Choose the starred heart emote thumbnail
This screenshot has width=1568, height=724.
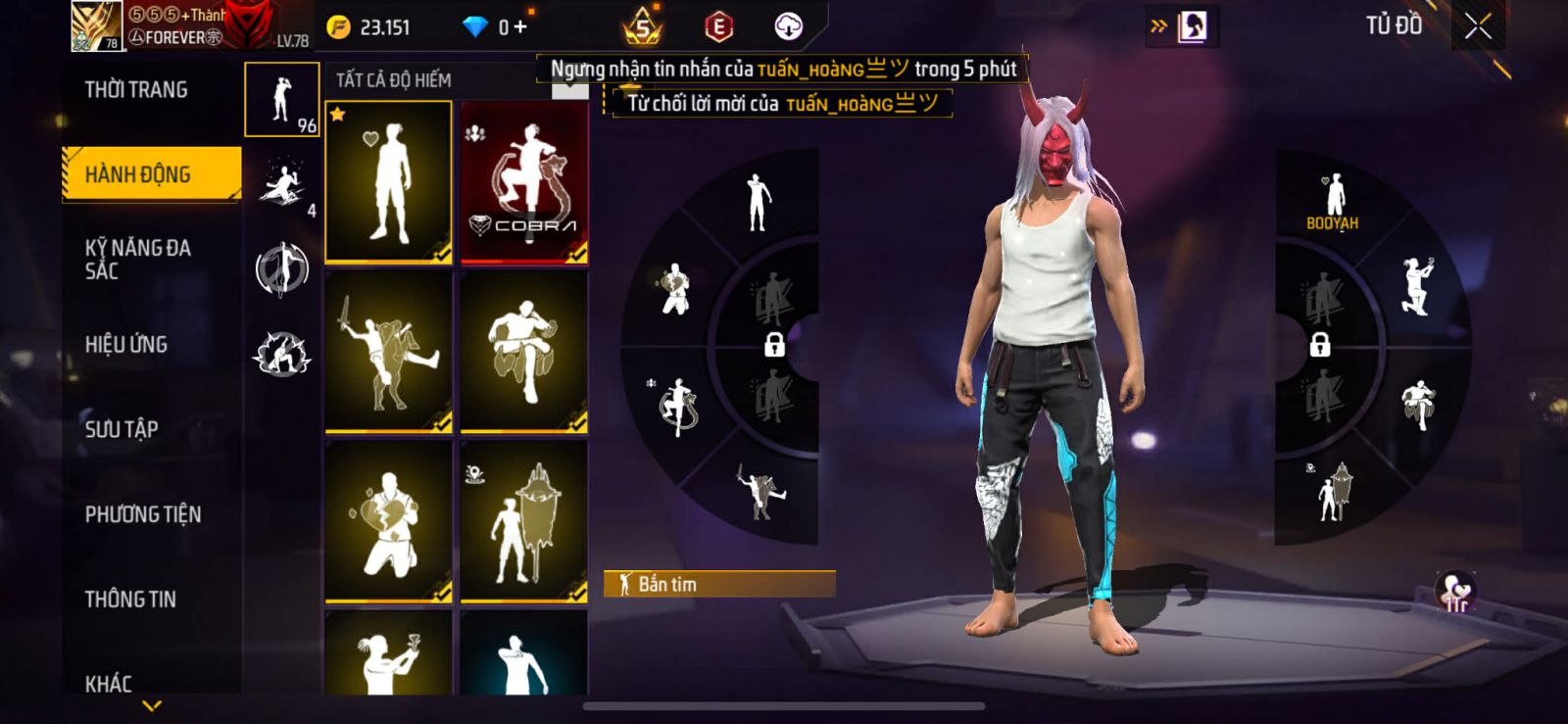pyautogui.click(x=388, y=183)
